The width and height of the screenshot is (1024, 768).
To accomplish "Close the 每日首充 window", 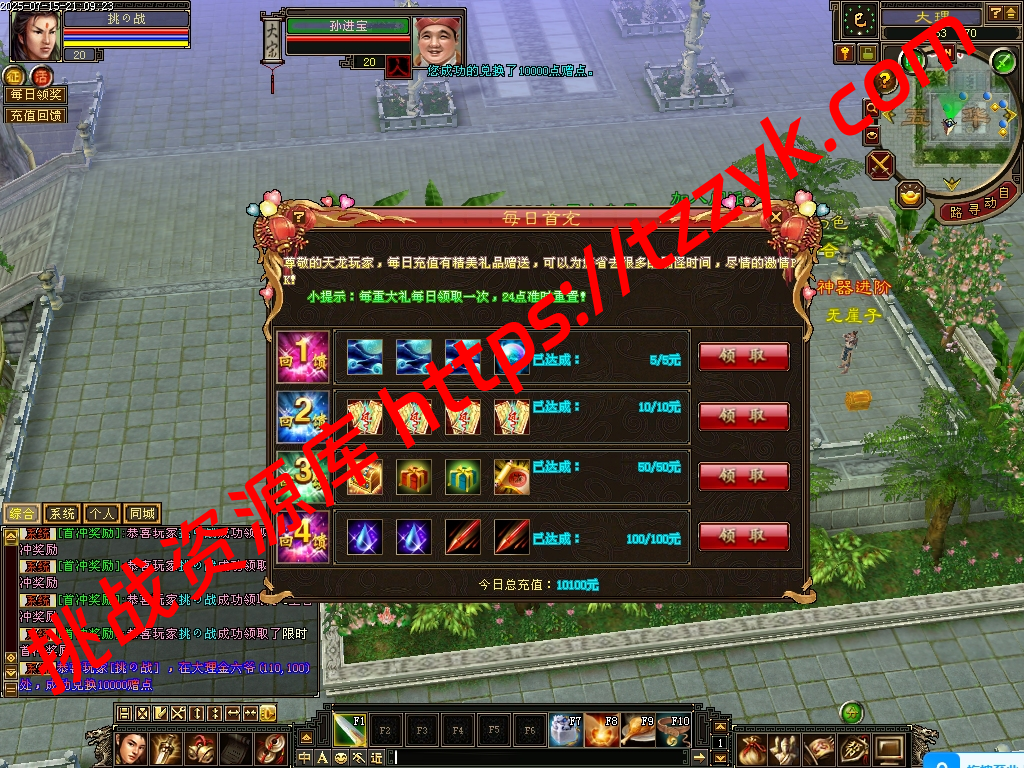I will [776, 216].
